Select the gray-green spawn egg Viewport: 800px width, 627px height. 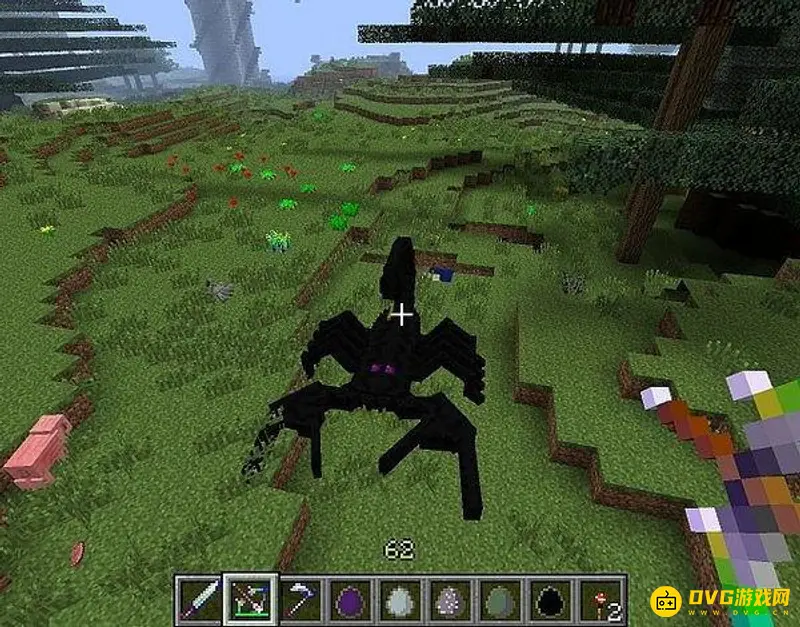click(499, 599)
